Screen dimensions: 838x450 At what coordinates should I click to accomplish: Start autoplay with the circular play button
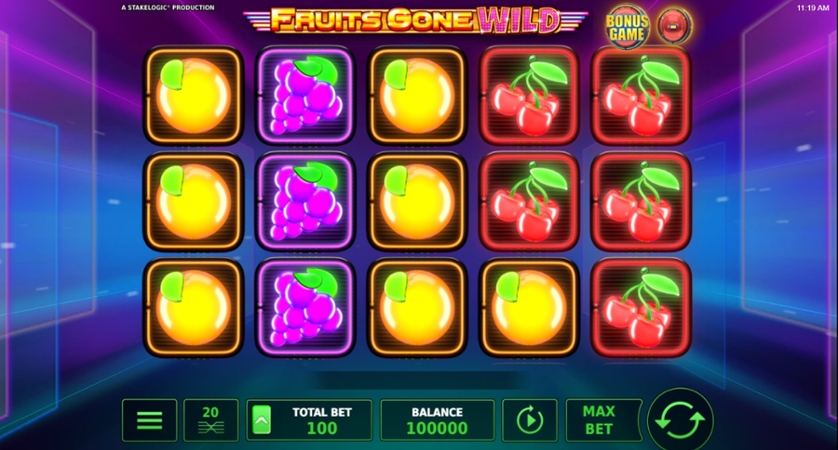[529, 420]
